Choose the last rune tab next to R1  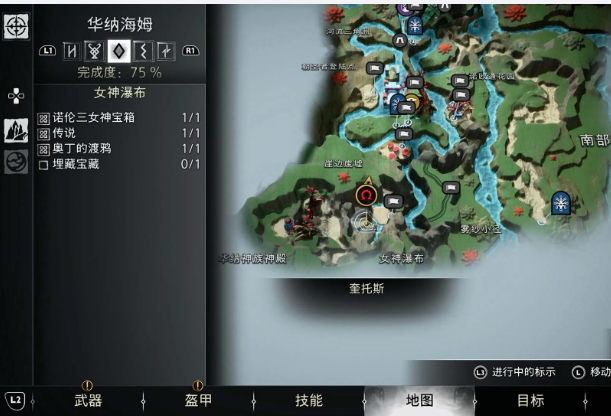coord(165,50)
